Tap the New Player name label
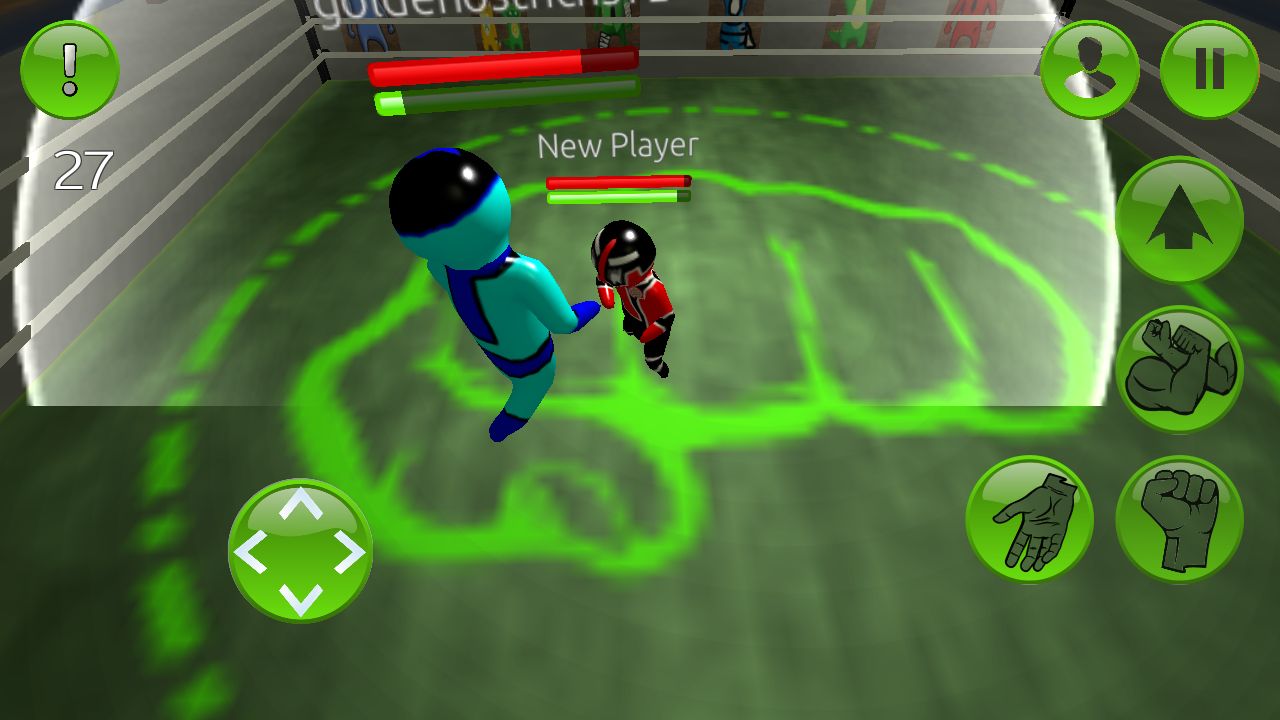This screenshot has width=1280, height=720. 617,146
